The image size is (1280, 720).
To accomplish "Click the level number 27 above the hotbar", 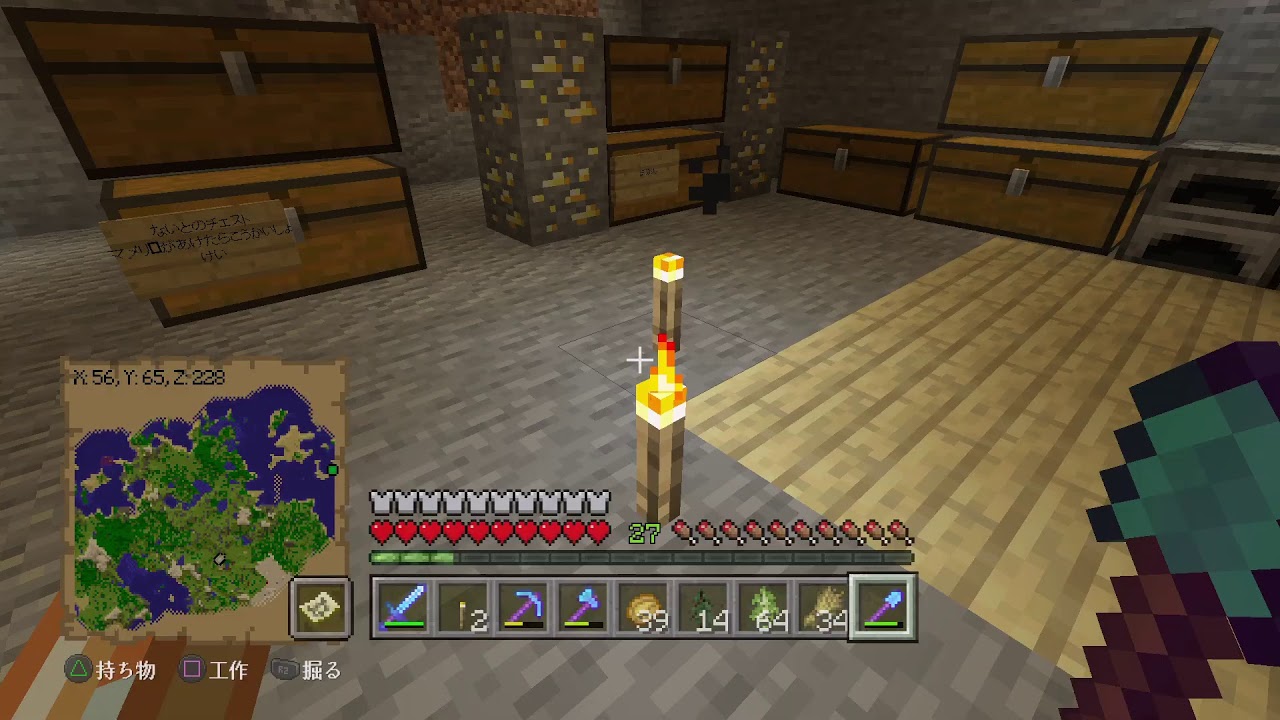I will tap(643, 534).
